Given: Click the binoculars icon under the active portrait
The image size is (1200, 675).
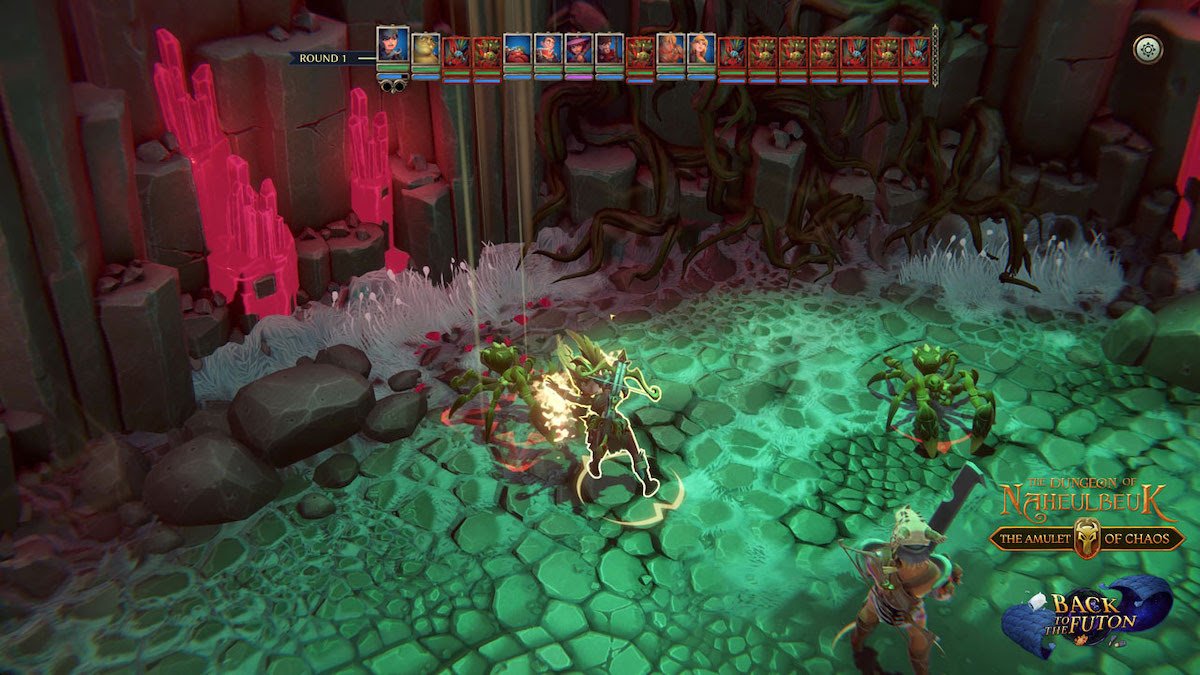Looking at the screenshot, I should (x=392, y=86).
